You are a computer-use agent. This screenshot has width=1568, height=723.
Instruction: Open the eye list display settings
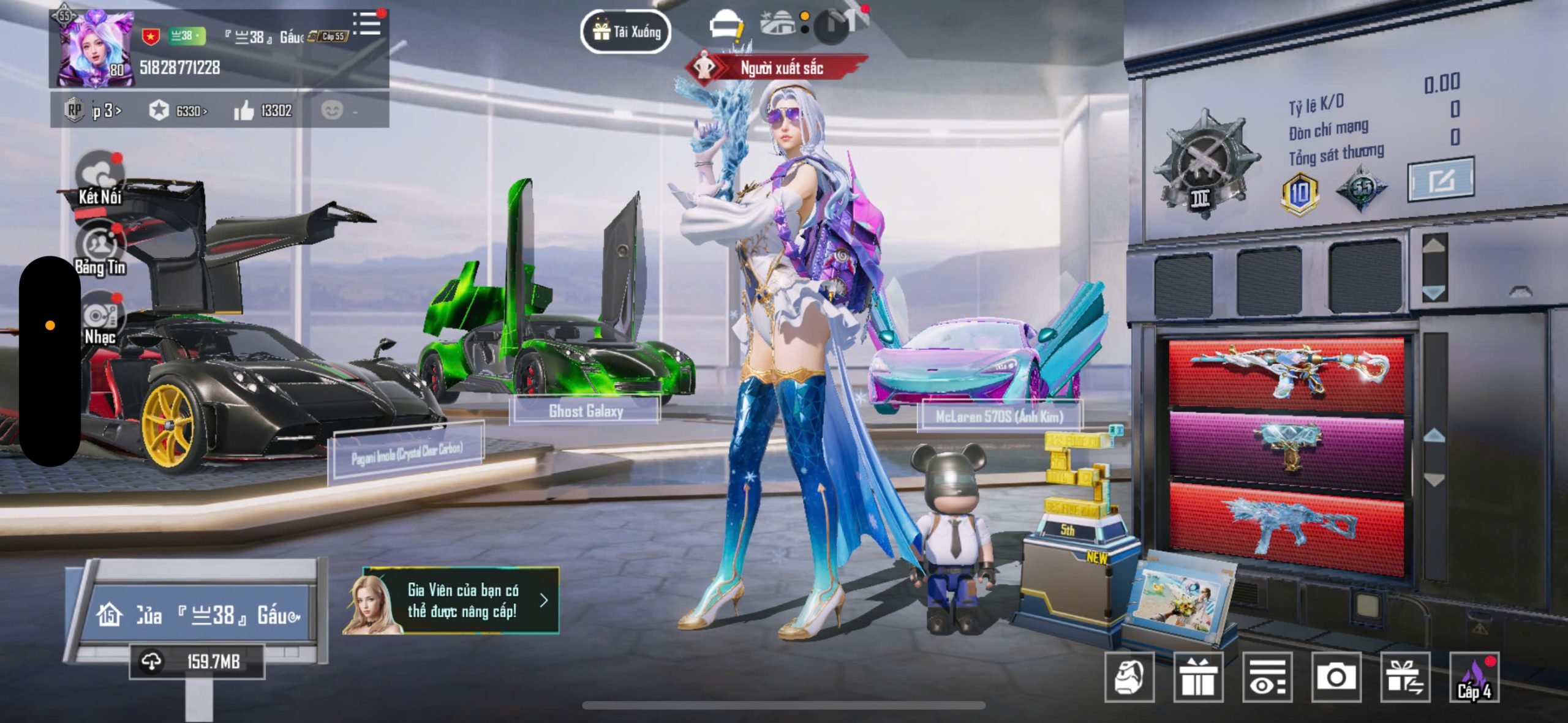[1267, 677]
